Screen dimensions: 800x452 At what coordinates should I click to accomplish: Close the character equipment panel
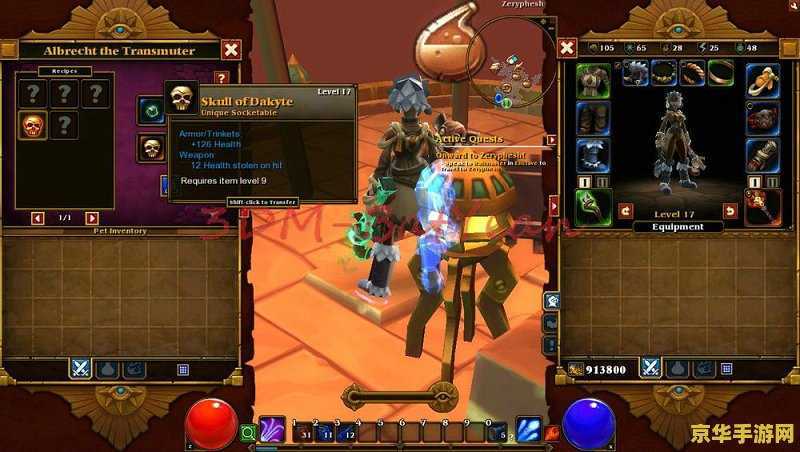[x=567, y=48]
